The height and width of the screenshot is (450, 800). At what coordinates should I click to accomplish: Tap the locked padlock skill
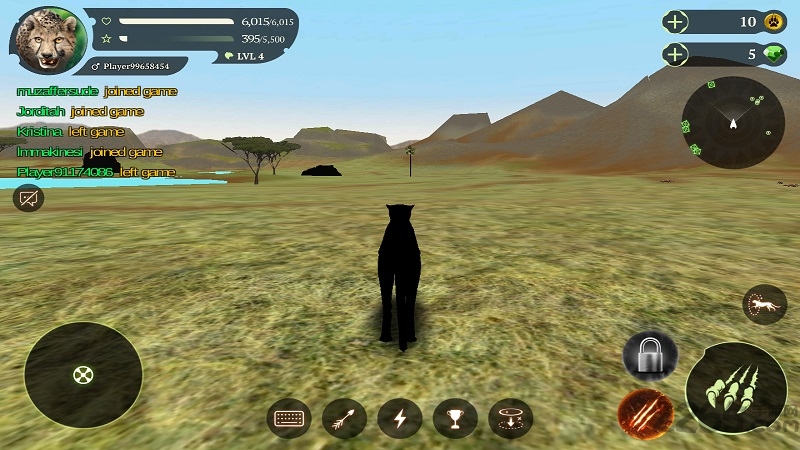650,355
